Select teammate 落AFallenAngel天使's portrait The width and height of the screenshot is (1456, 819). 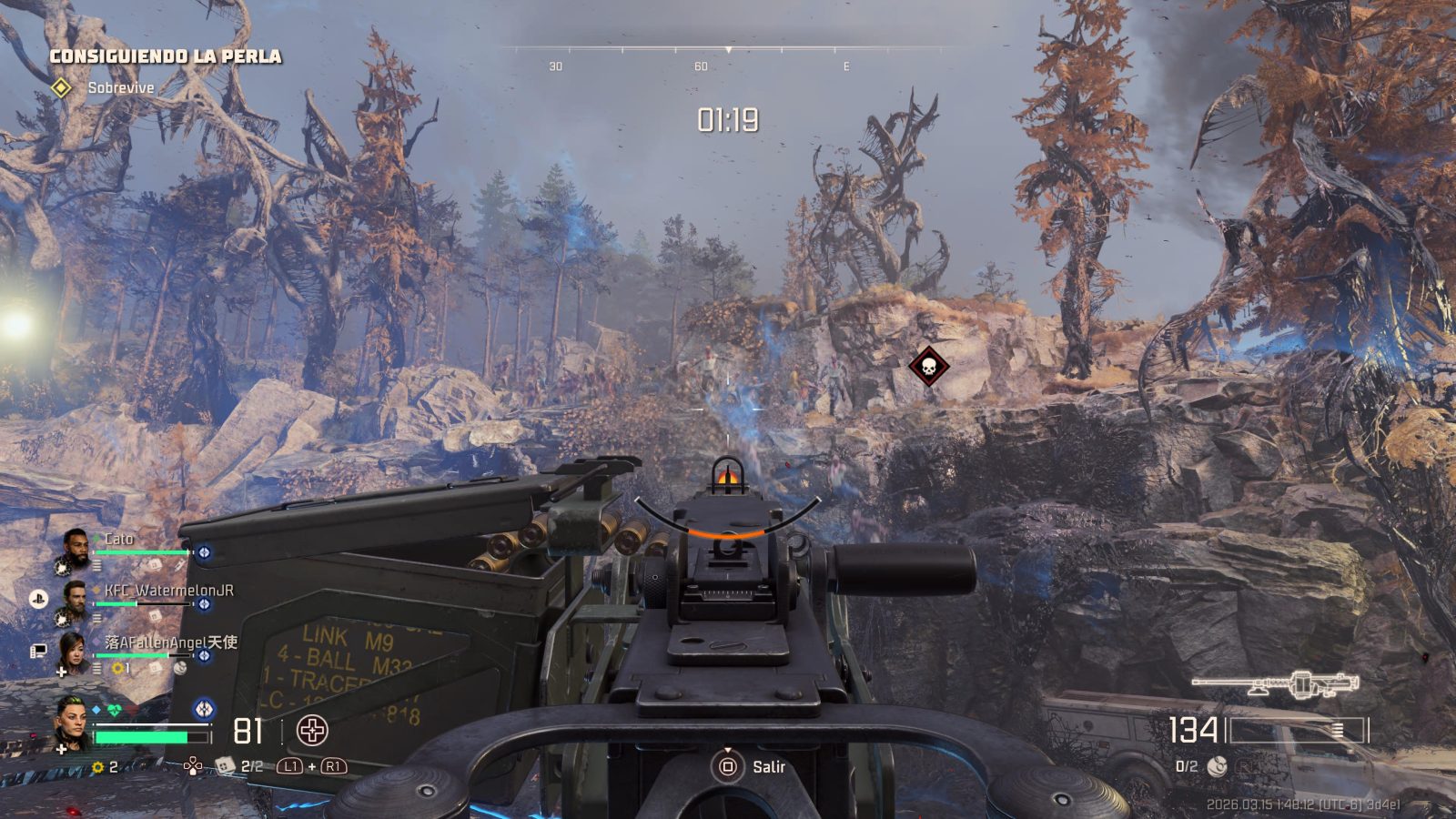(x=75, y=652)
